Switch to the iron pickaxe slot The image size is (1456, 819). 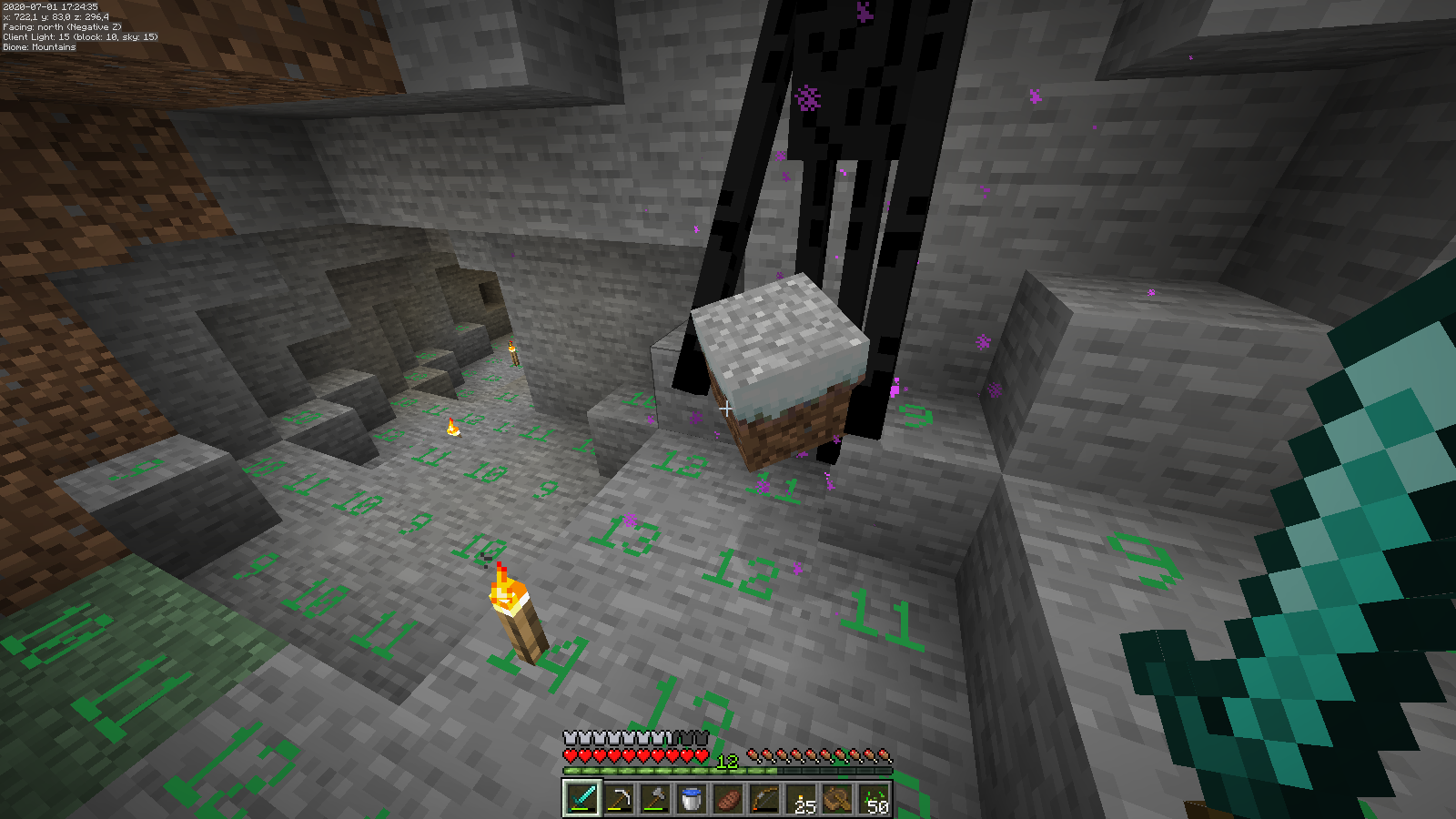point(619,799)
